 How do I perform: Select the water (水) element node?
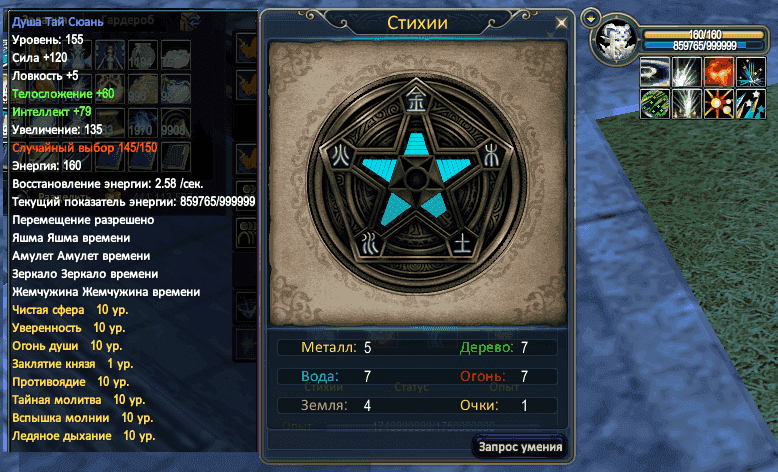[368, 240]
